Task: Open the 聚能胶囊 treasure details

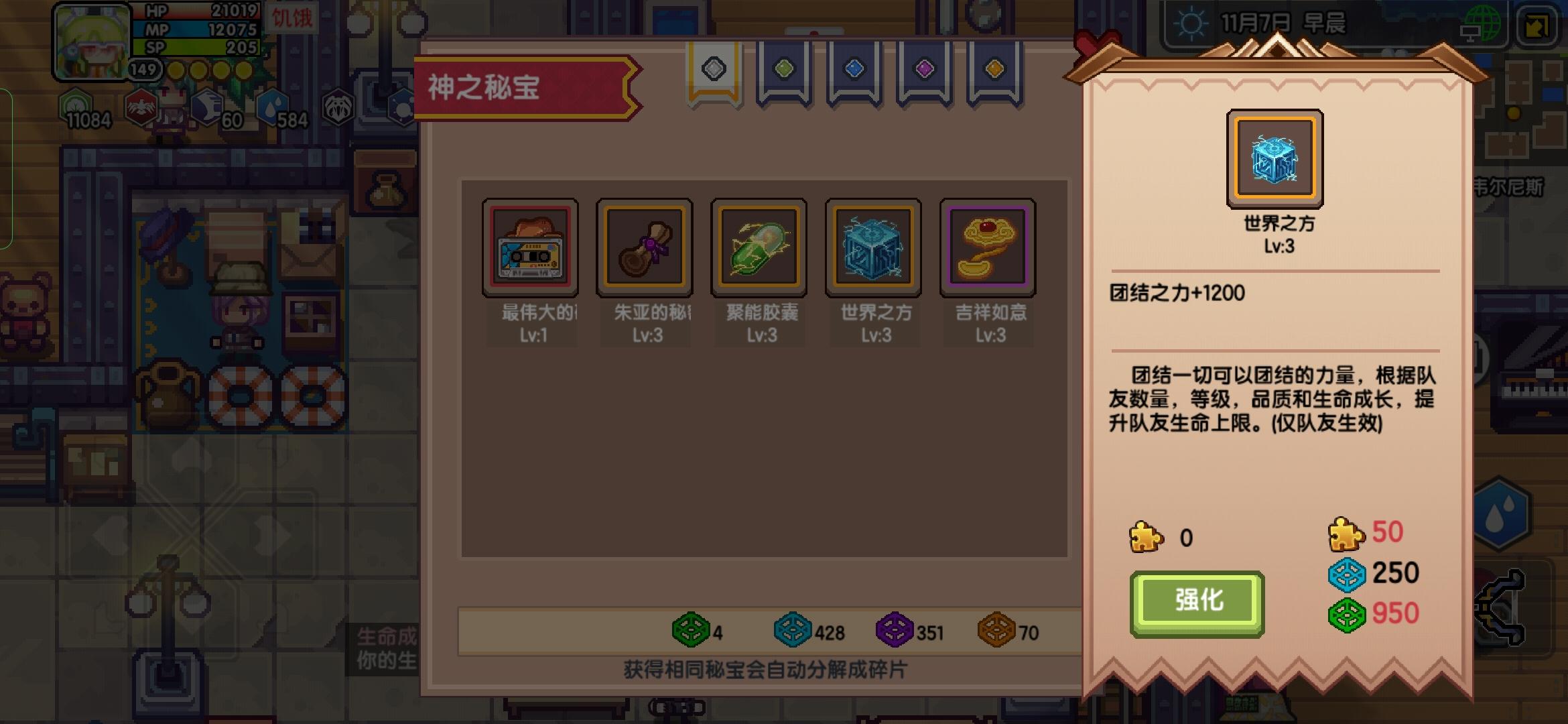Action: pos(758,247)
